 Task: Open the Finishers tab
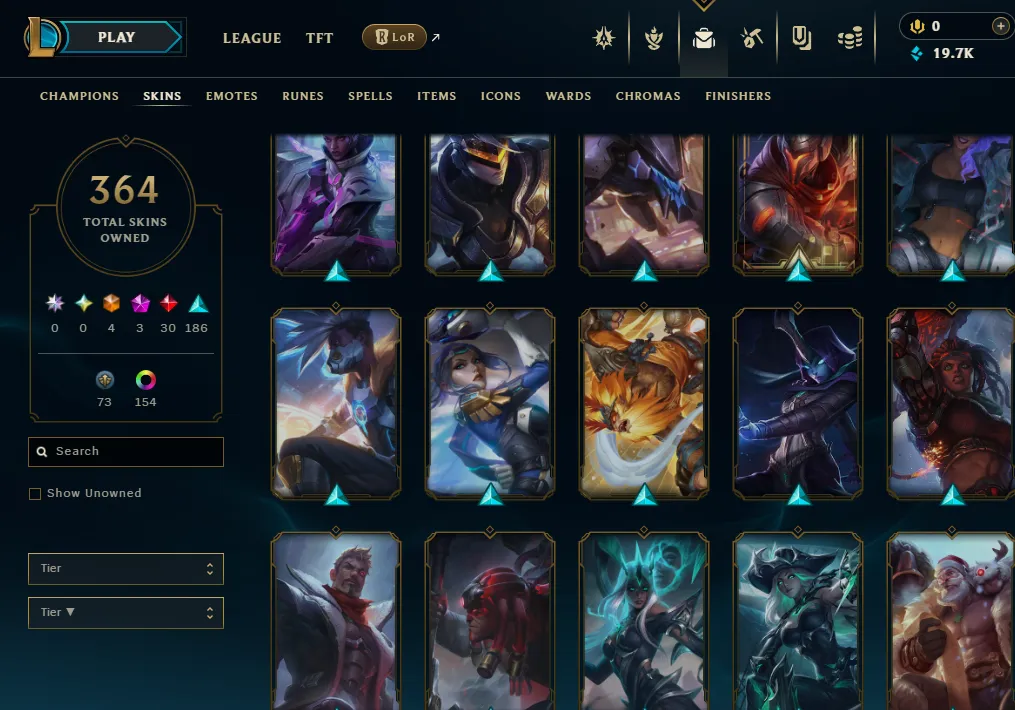pyautogui.click(x=738, y=96)
